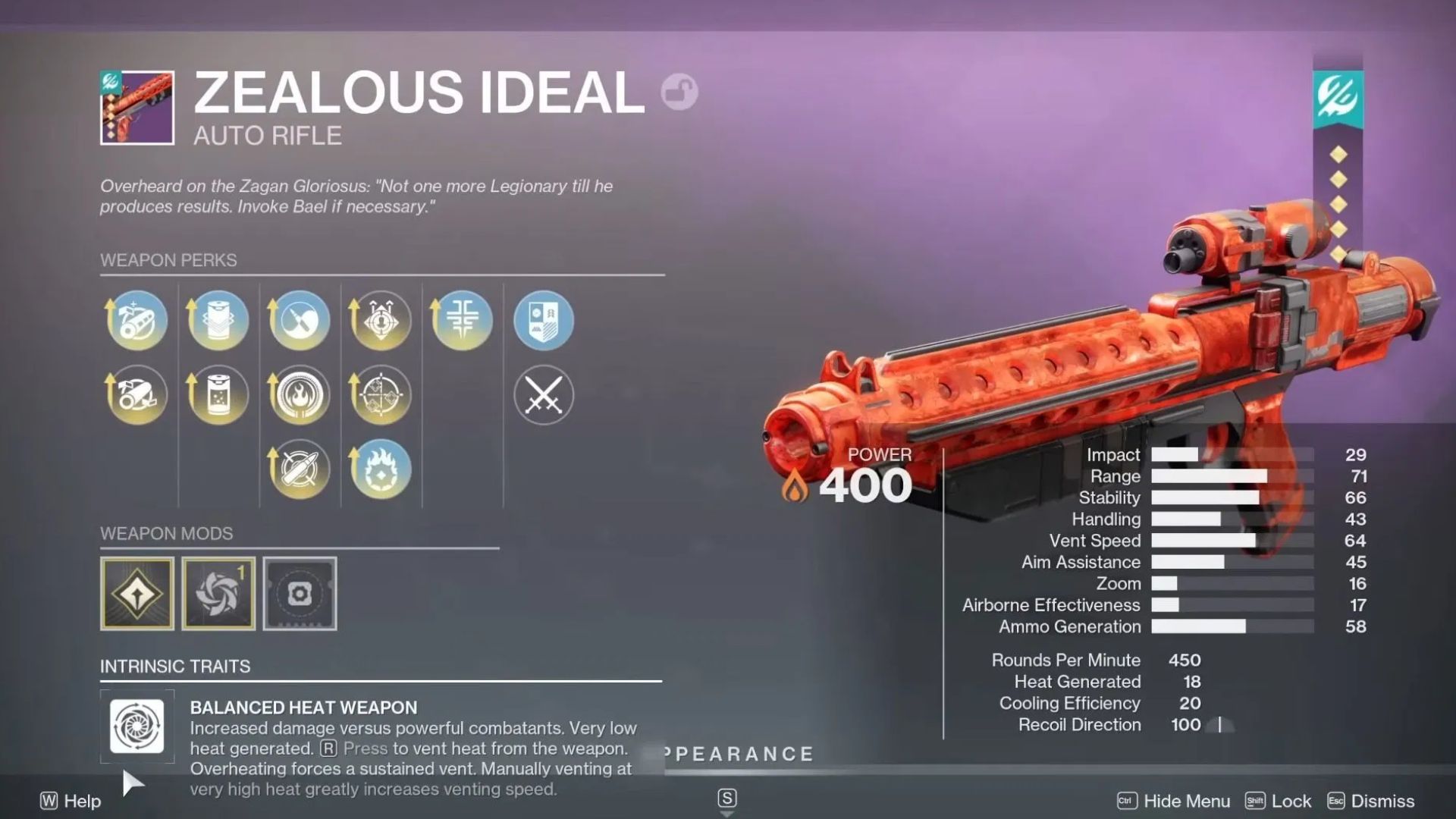The height and width of the screenshot is (819, 1456).
Task: Open the first gold weapon mod slot
Action: coord(136,594)
